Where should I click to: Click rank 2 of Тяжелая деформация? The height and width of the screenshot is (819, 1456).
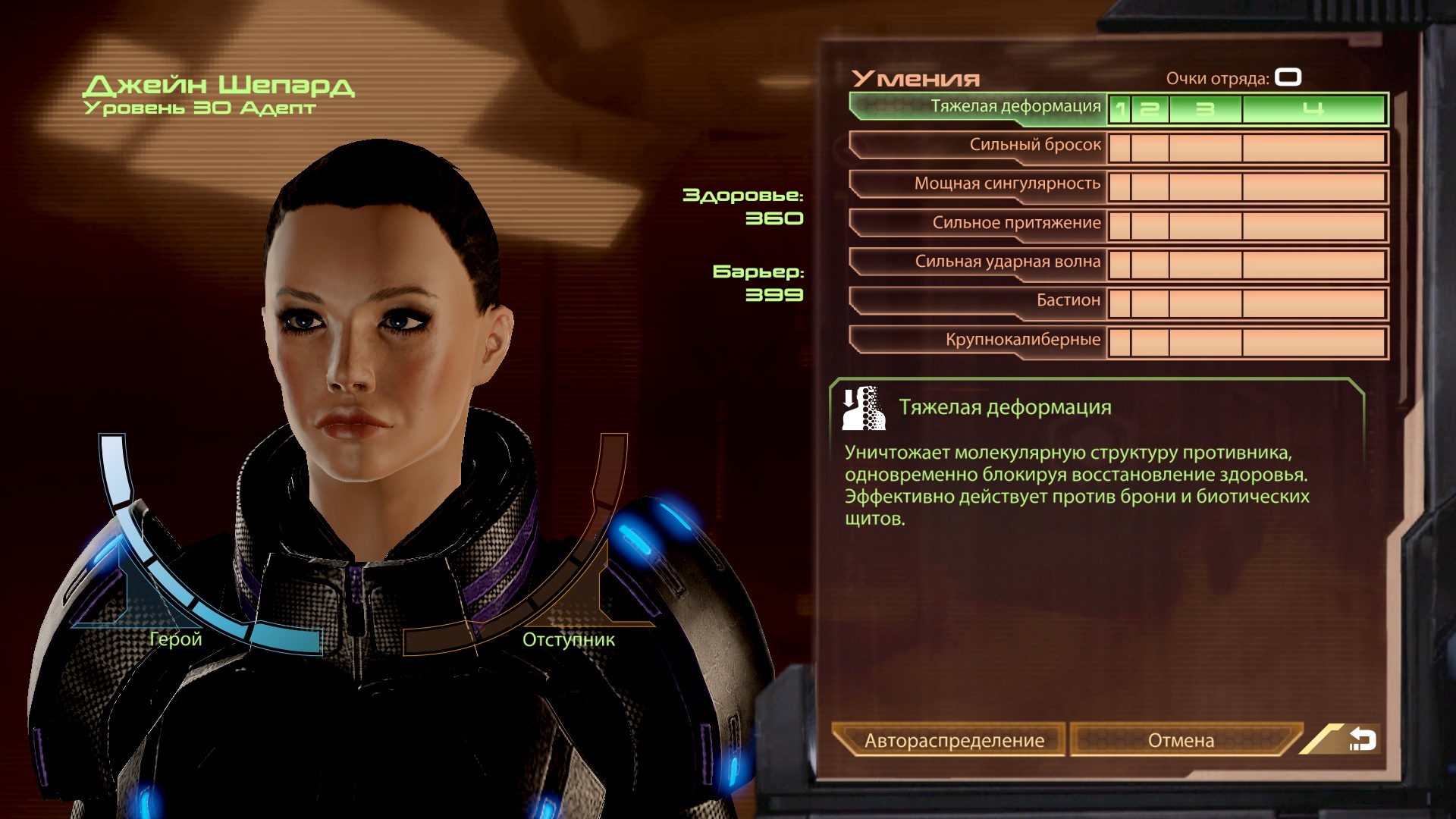click(1150, 109)
